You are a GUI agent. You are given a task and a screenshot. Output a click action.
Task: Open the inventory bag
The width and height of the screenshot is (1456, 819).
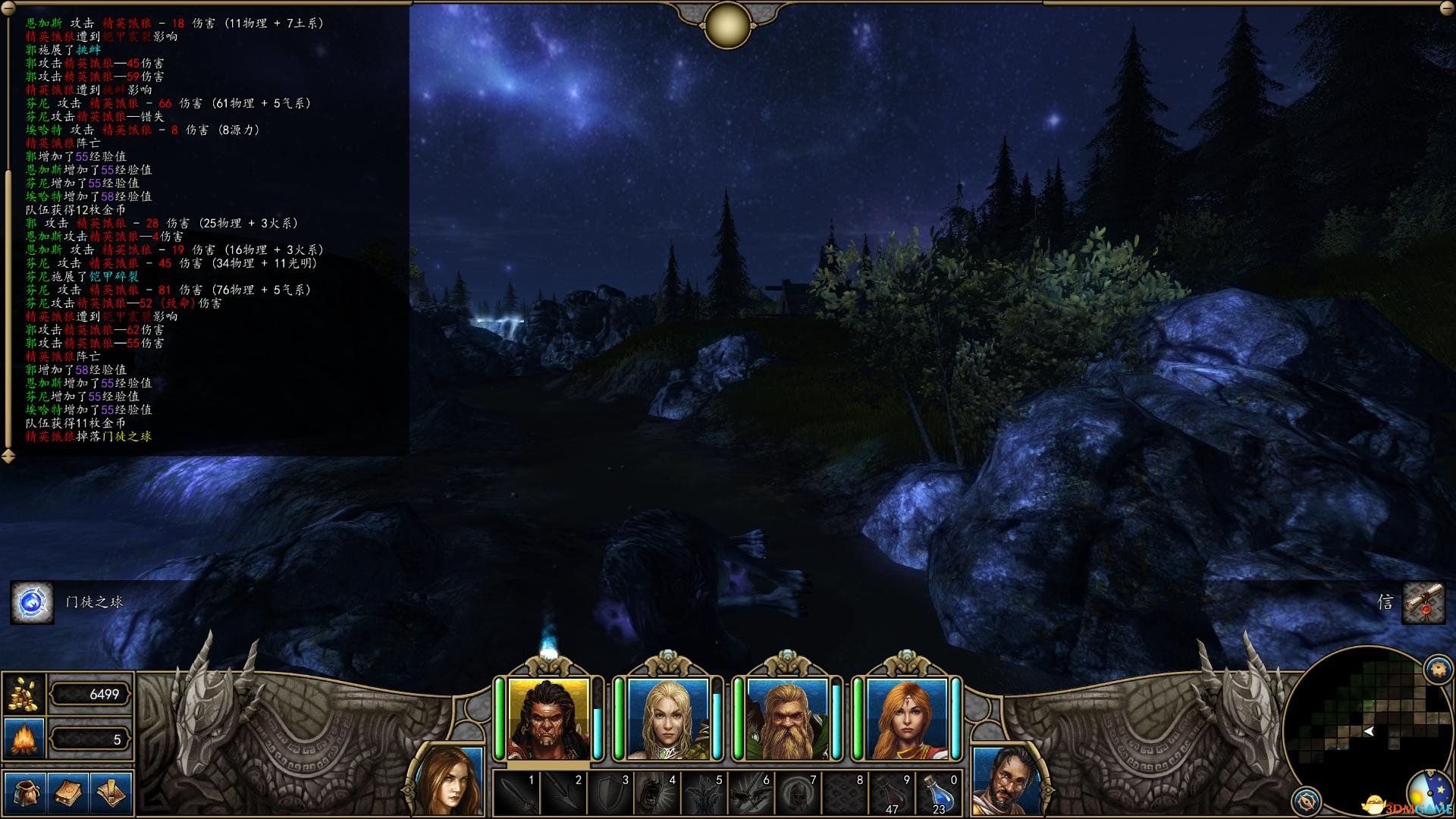click(25, 793)
